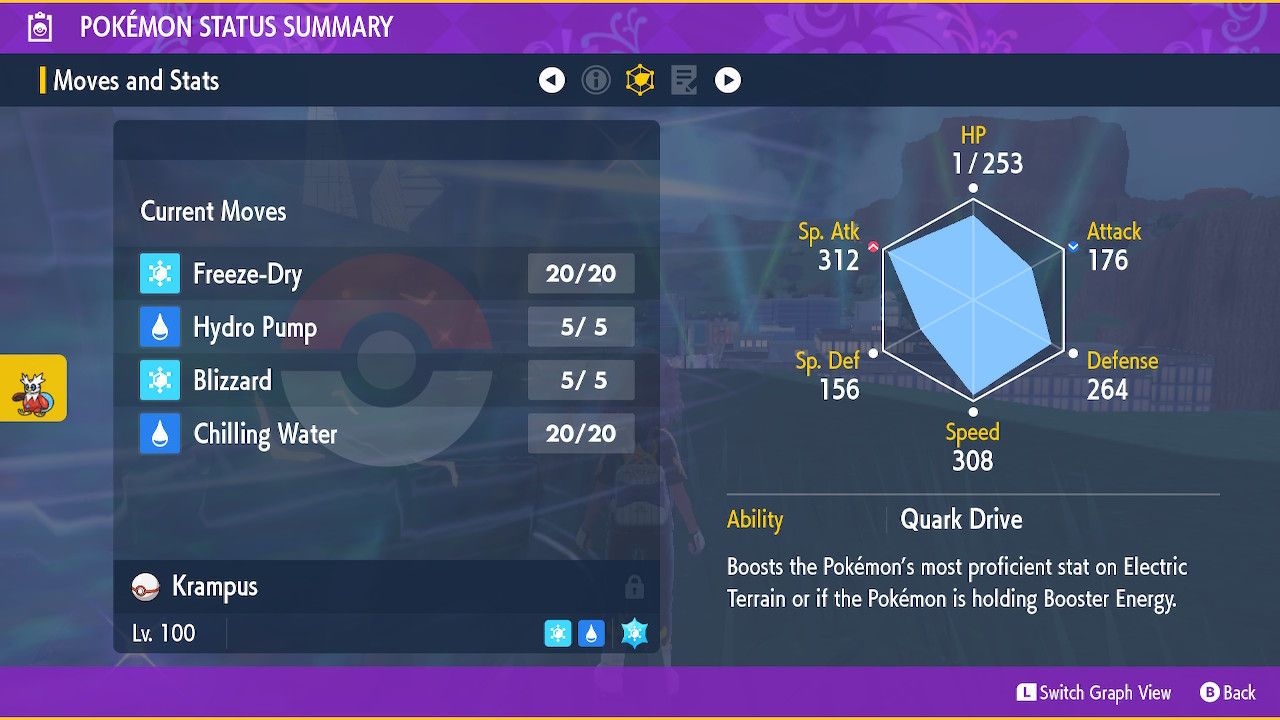Select the Ice type icon on Blizzard
The width and height of the screenshot is (1280, 720).
click(x=161, y=380)
